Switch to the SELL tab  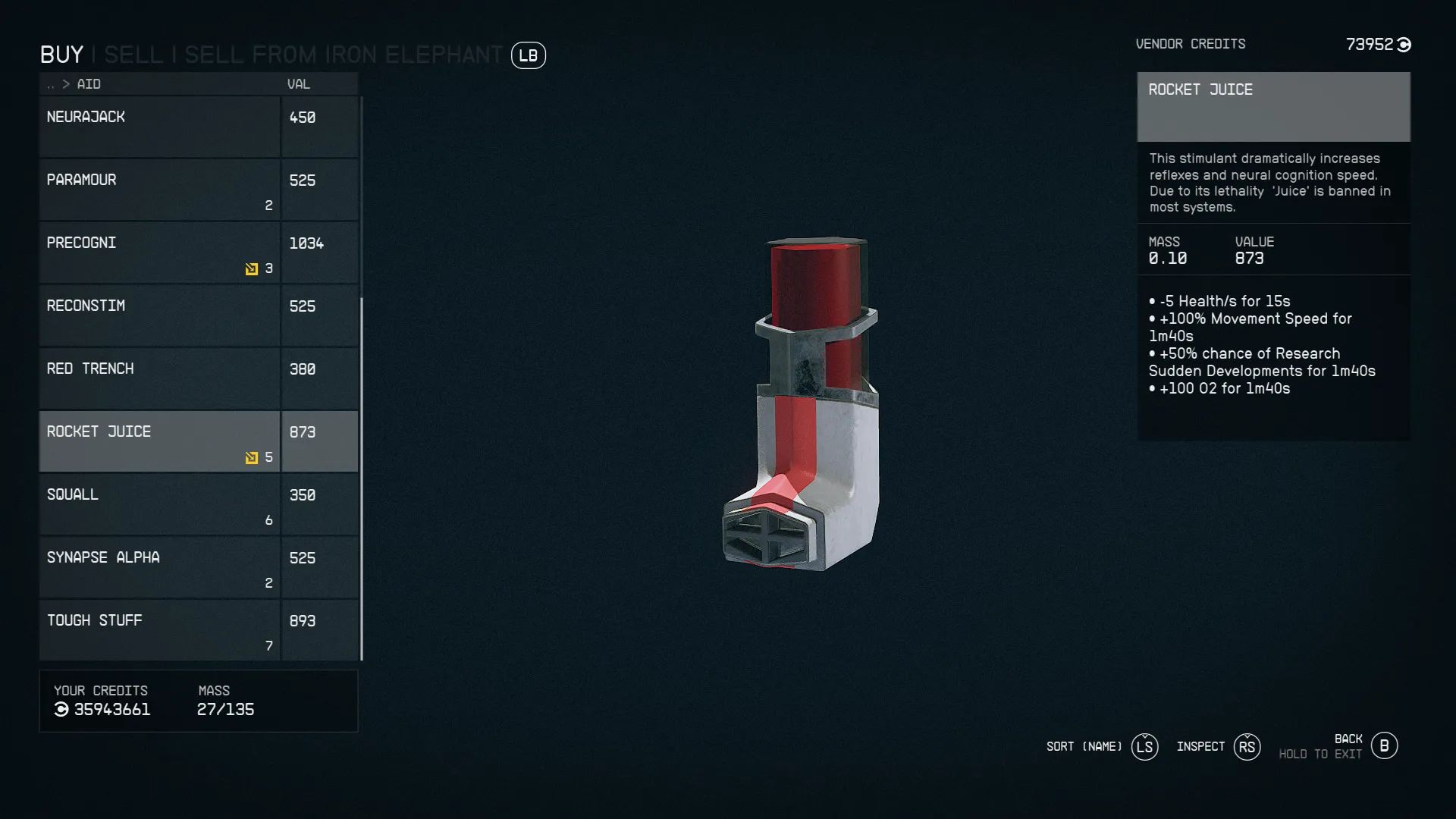tap(133, 54)
